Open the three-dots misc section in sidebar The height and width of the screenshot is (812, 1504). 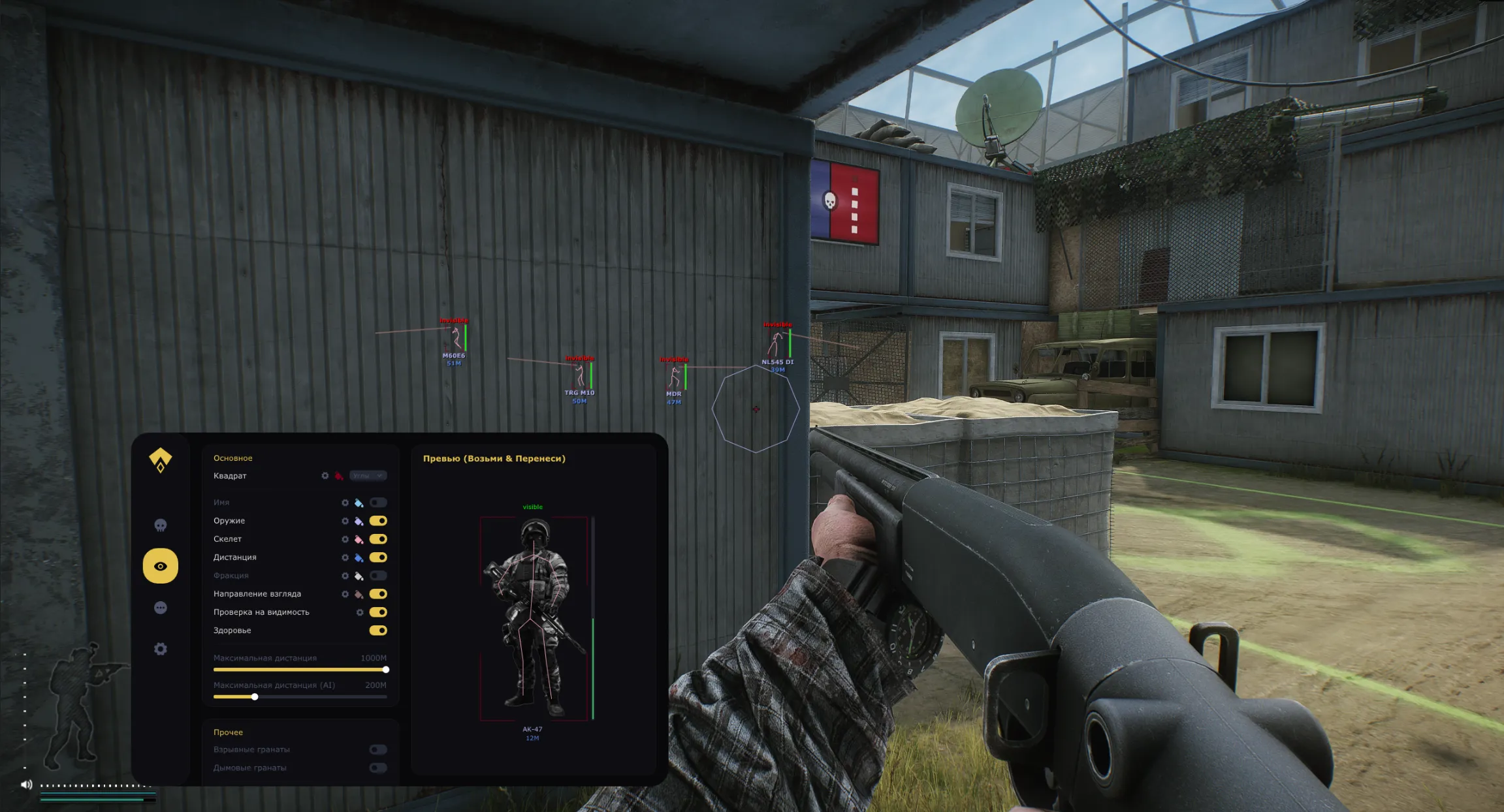pos(161,608)
